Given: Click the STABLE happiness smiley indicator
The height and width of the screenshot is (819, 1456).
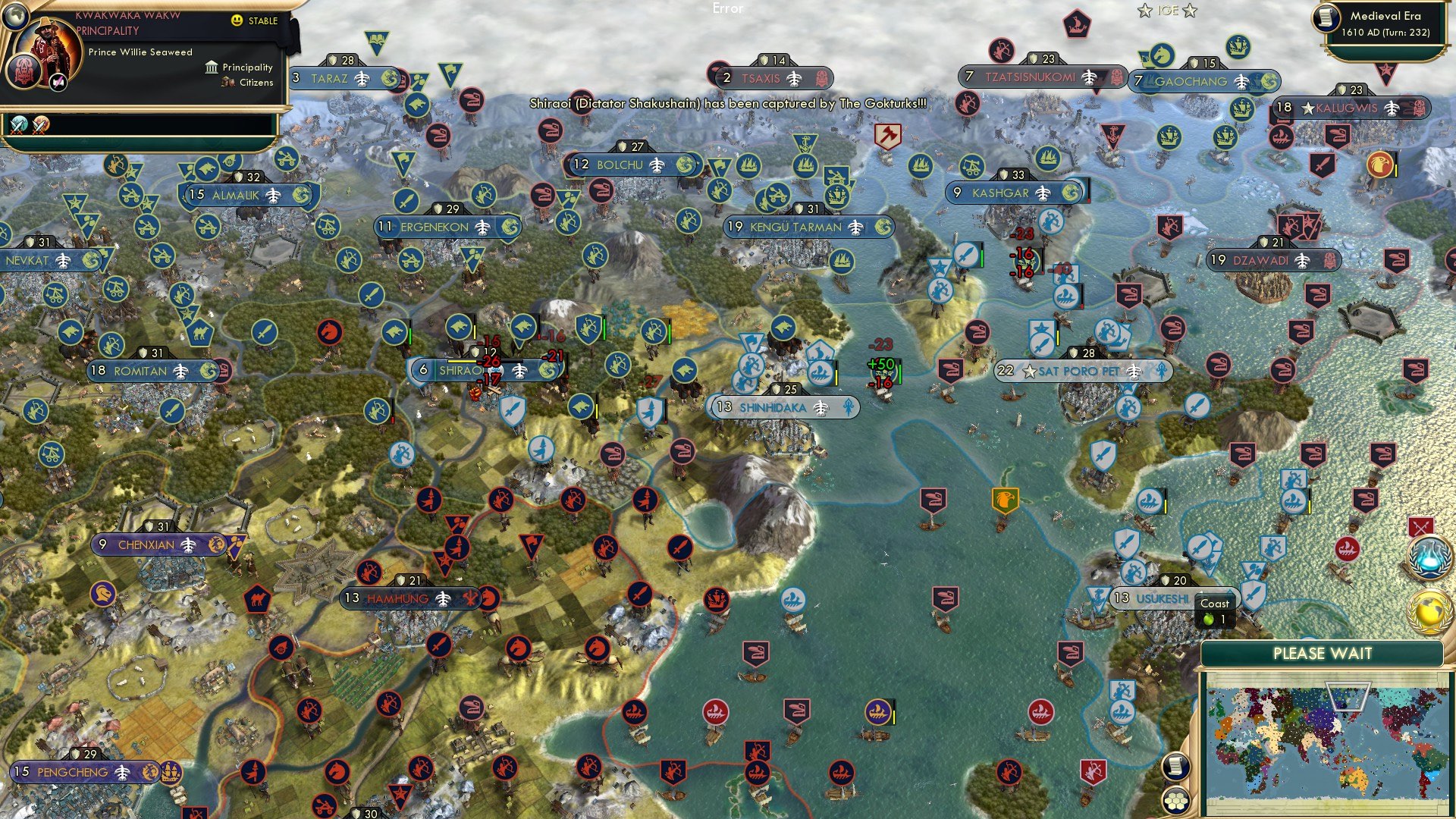Looking at the screenshot, I should pos(237,21).
